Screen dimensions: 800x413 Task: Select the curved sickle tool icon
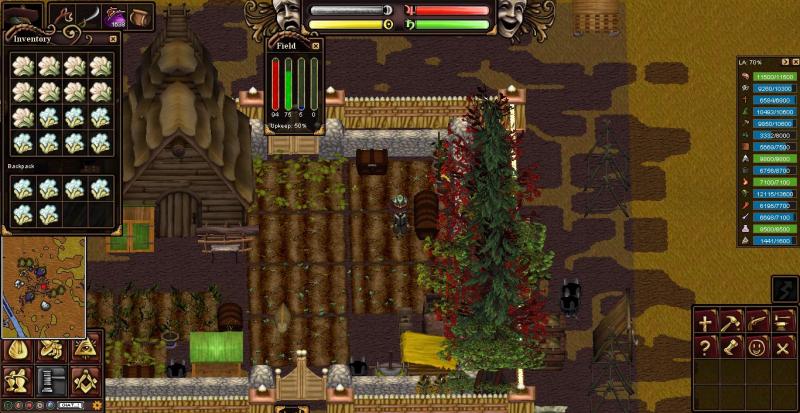click(90, 16)
